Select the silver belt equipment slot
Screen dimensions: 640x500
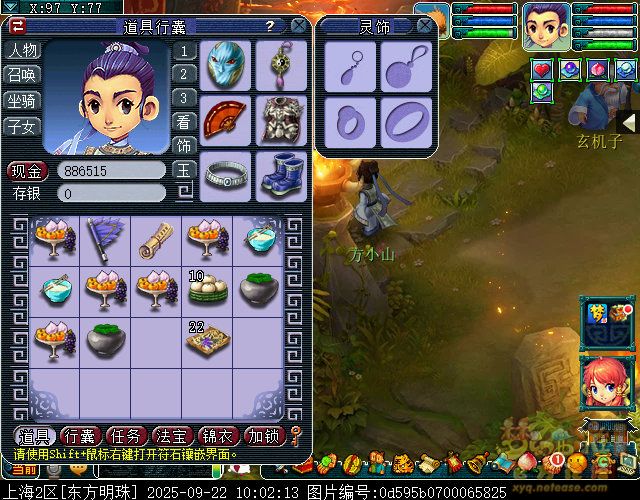225,174
